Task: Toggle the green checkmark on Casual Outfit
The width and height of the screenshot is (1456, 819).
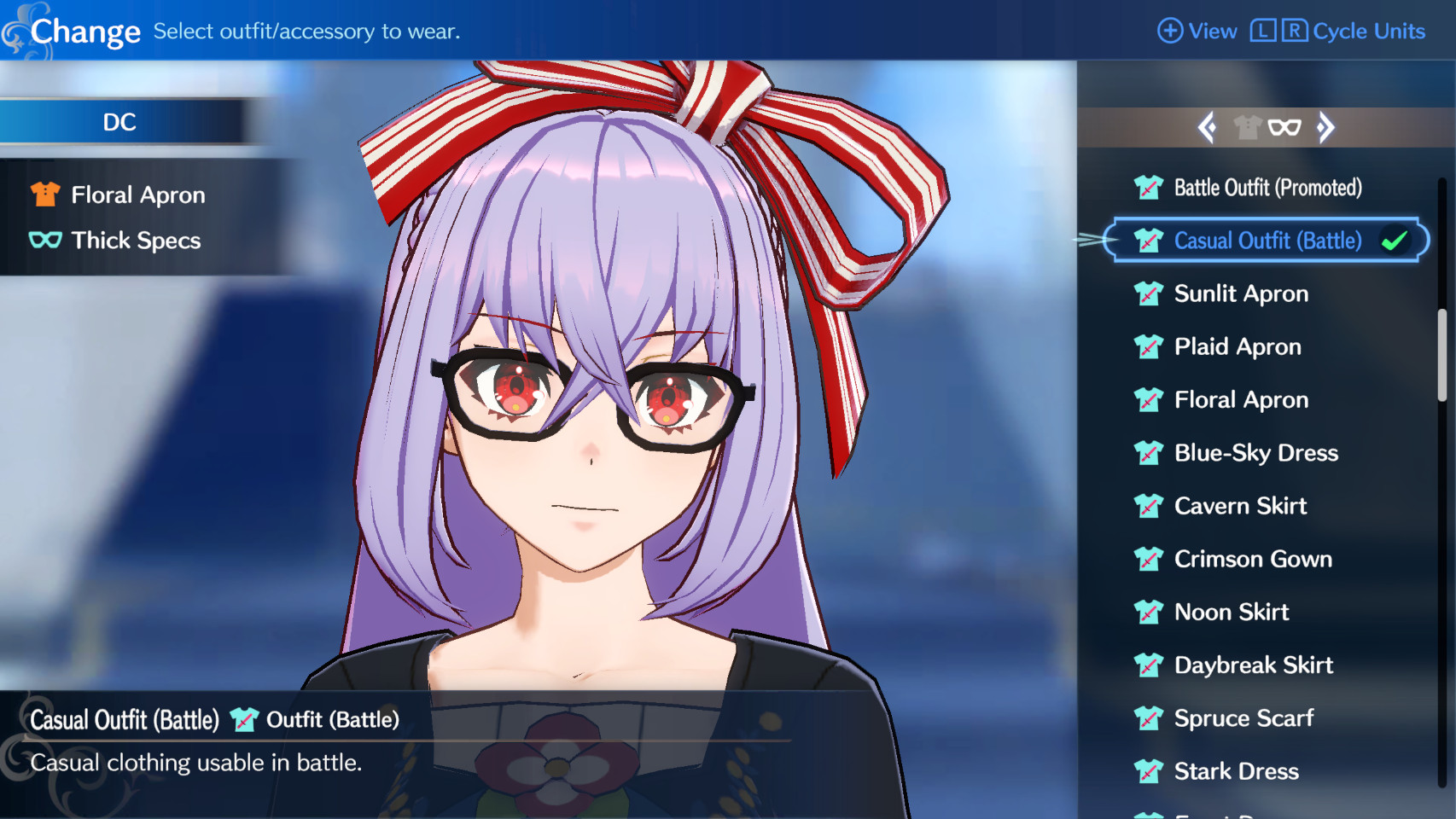Action: coord(1395,241)
